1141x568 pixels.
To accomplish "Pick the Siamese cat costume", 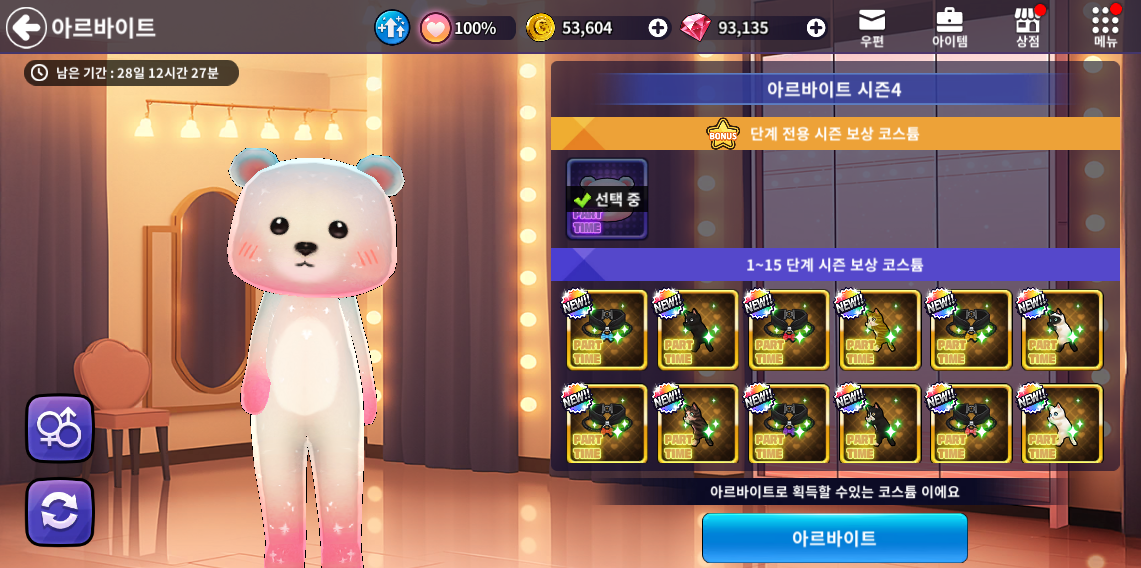I will [1062, 330].
